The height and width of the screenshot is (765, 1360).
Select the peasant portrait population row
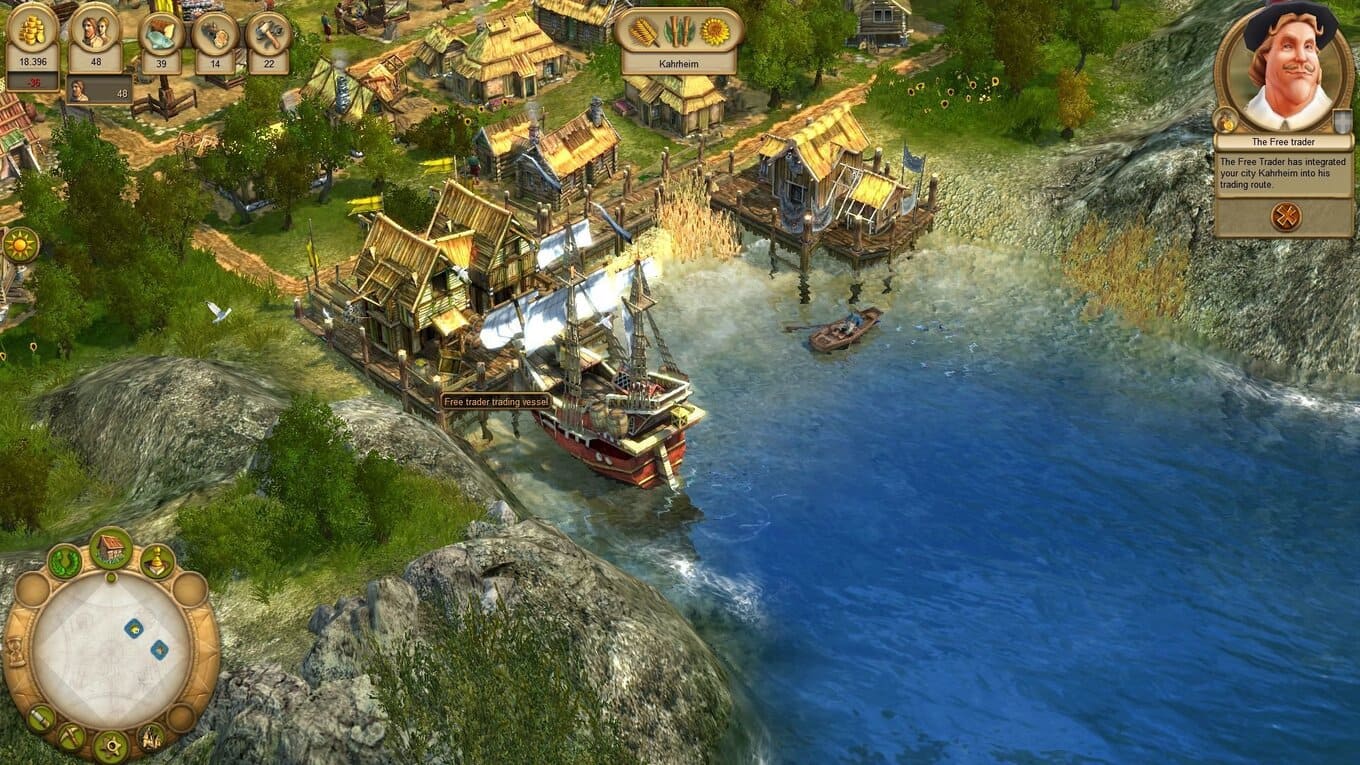click(x=99, y=91)
